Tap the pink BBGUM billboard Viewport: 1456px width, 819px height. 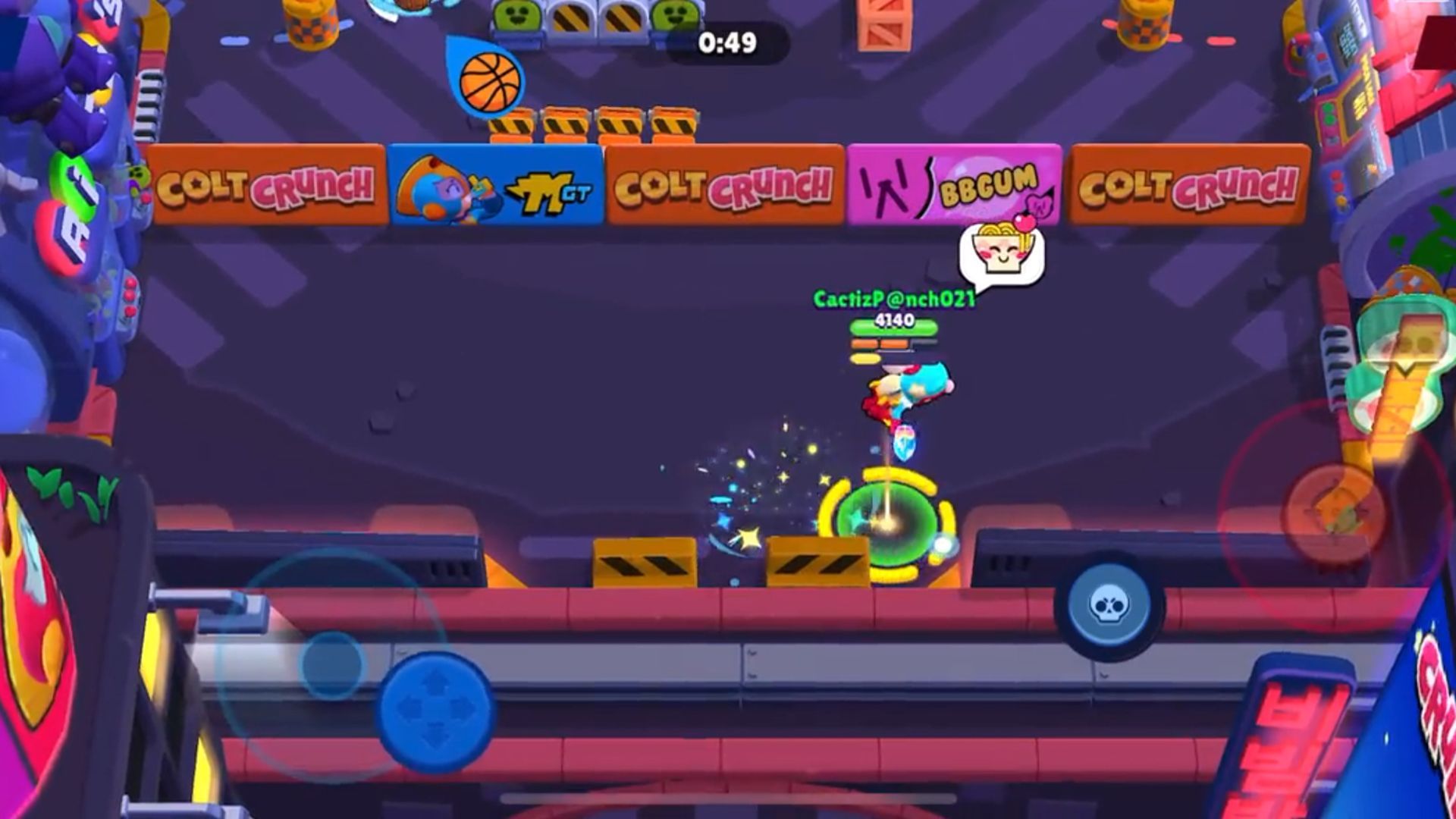pos(955,184)
